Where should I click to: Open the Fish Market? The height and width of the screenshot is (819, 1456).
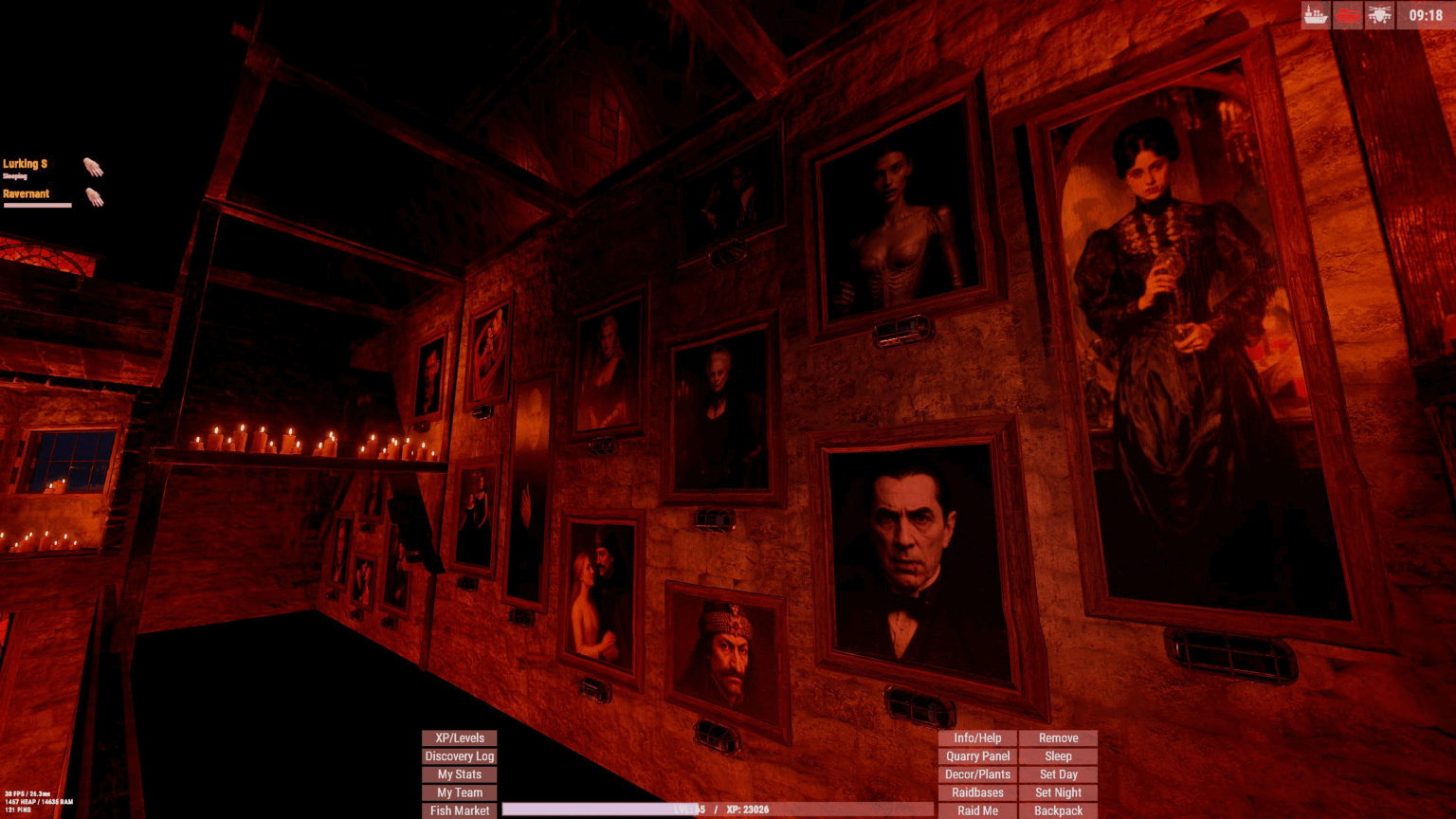click(459, 810)
